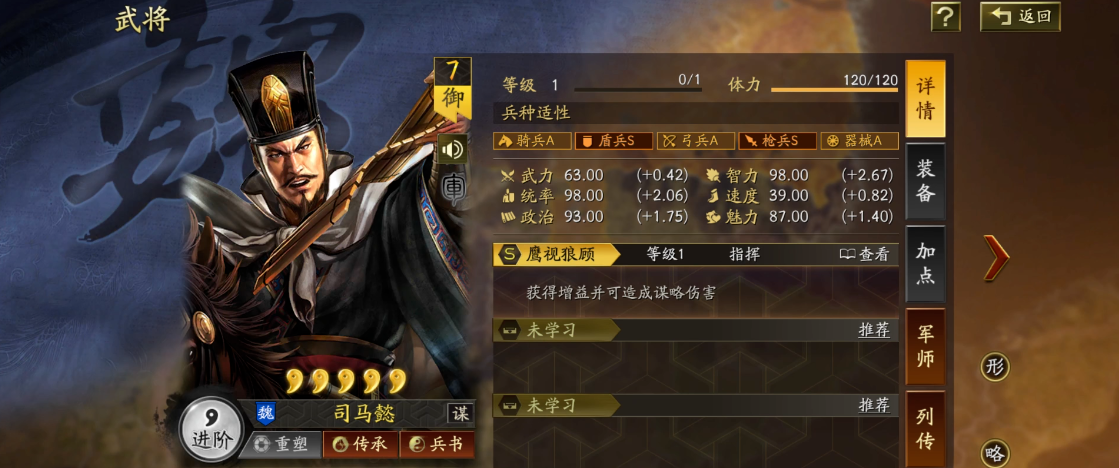The image size is (1119, 468).
Task: Choose the 重塑 reshape button
Action: (281, 445)
